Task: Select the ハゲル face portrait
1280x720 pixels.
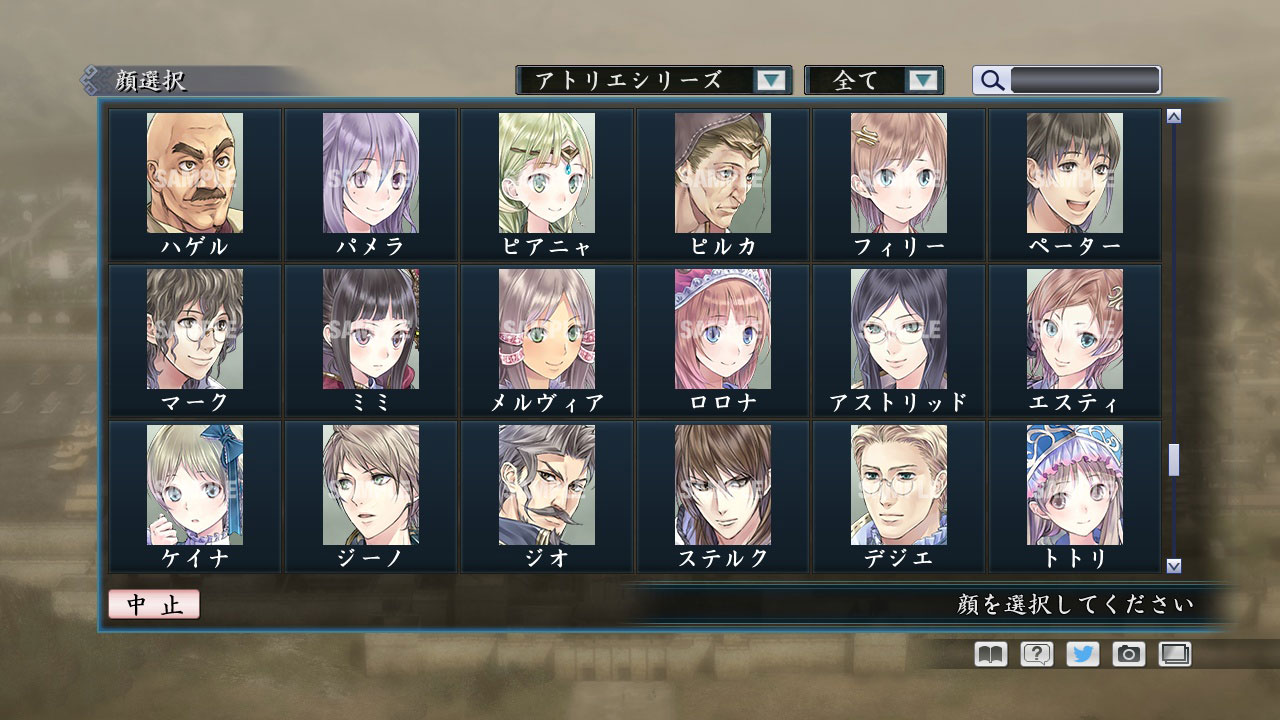Action: [195, 173]
